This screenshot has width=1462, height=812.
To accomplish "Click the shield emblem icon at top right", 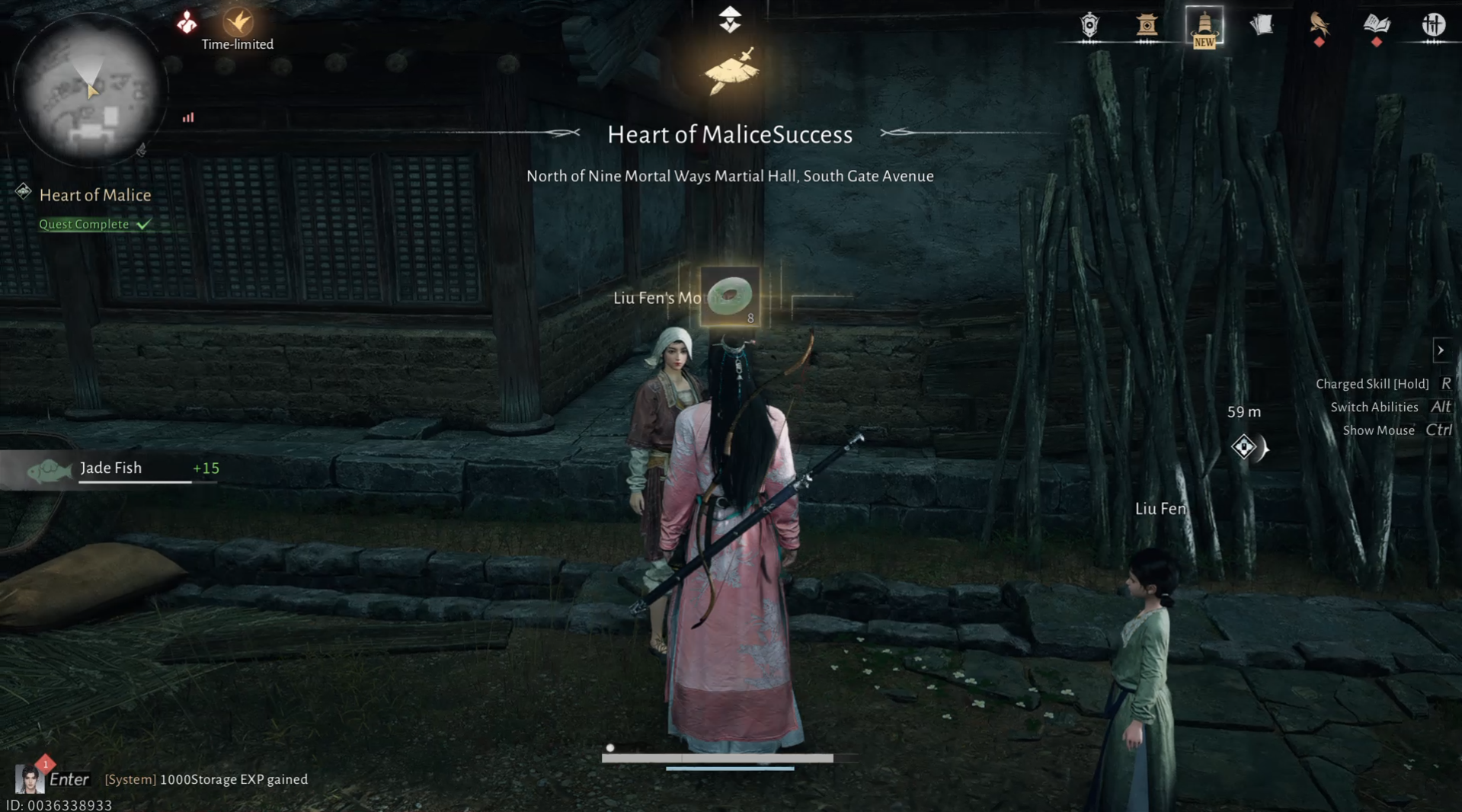I will pos(1088,25).
